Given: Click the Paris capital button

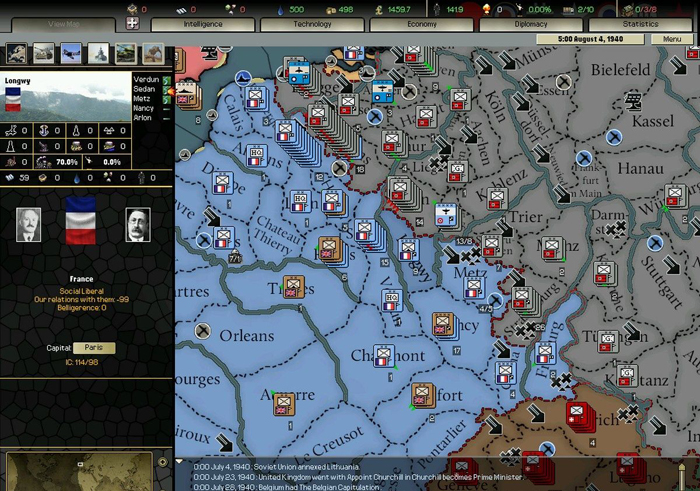Looking at the screenshot, I should point(94,348).
